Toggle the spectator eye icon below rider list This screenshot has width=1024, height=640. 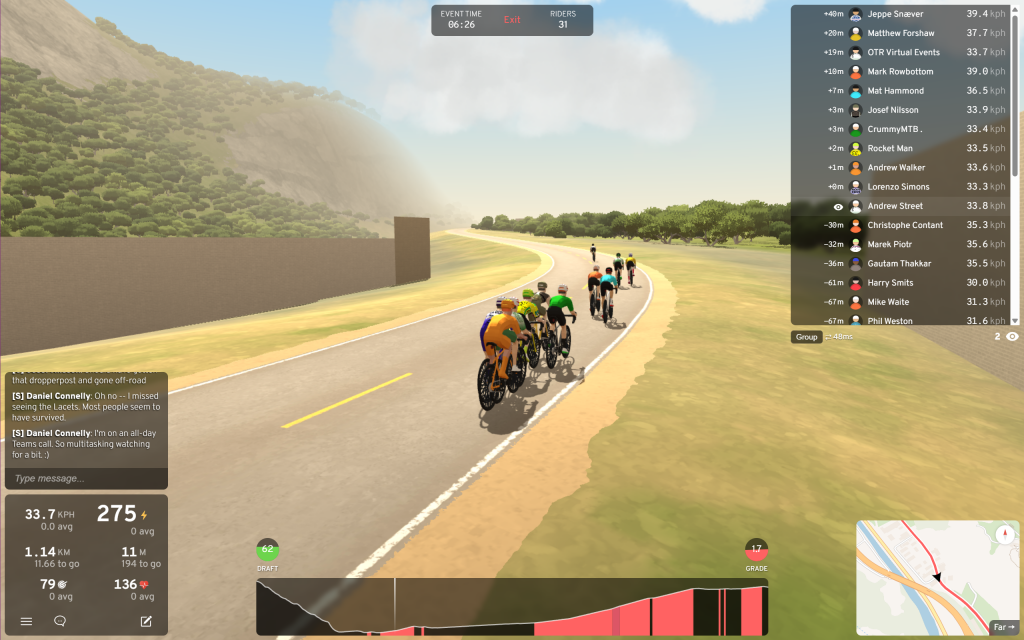(1012, 337)
